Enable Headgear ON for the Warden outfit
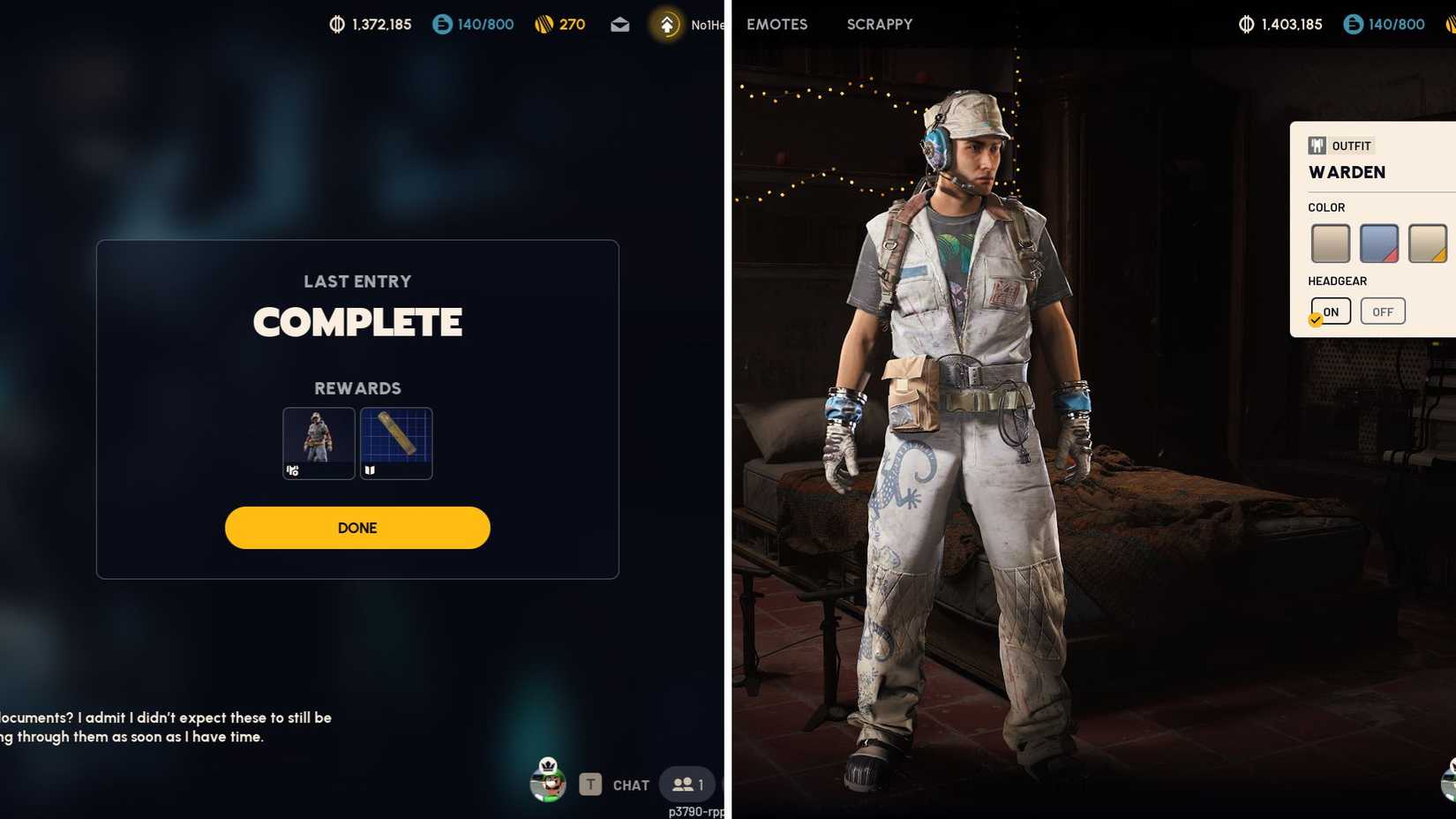 (1331, 311)
